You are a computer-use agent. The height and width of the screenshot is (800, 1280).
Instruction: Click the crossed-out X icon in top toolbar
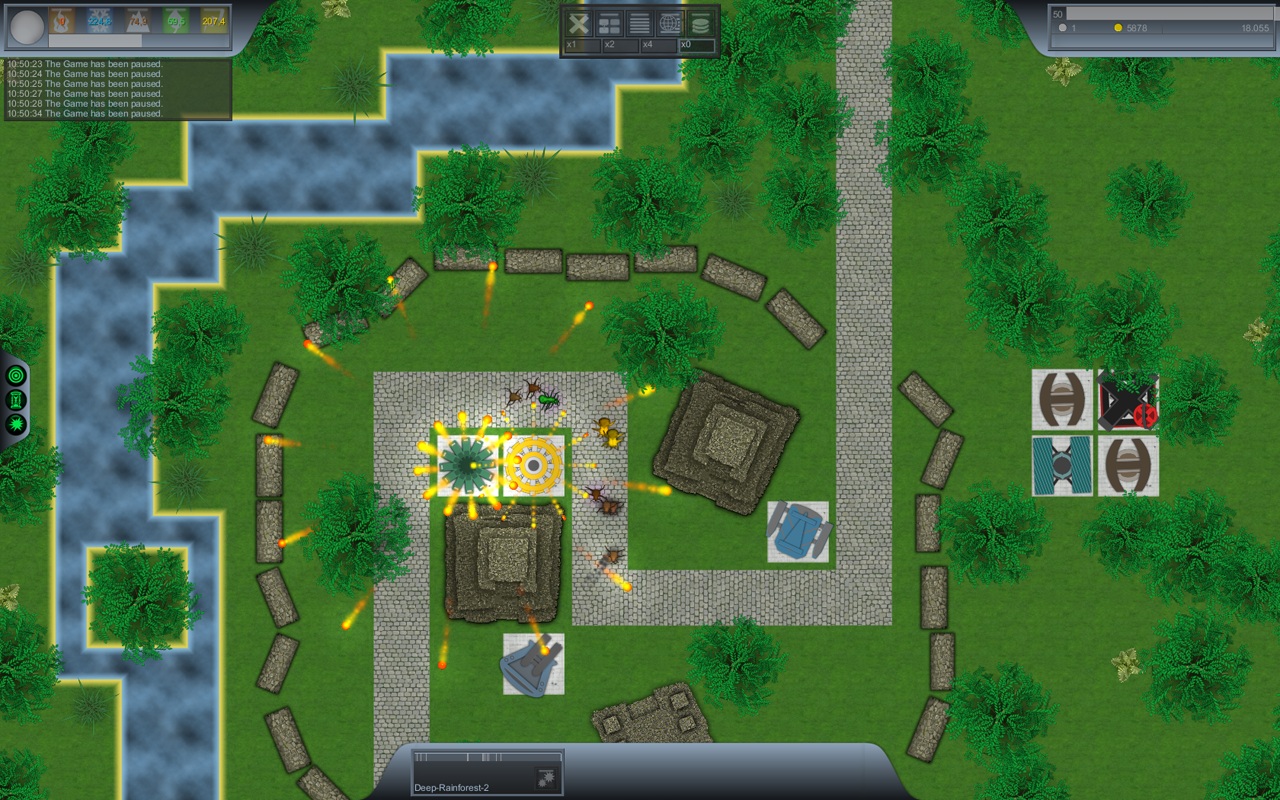(x=578, y=24)
